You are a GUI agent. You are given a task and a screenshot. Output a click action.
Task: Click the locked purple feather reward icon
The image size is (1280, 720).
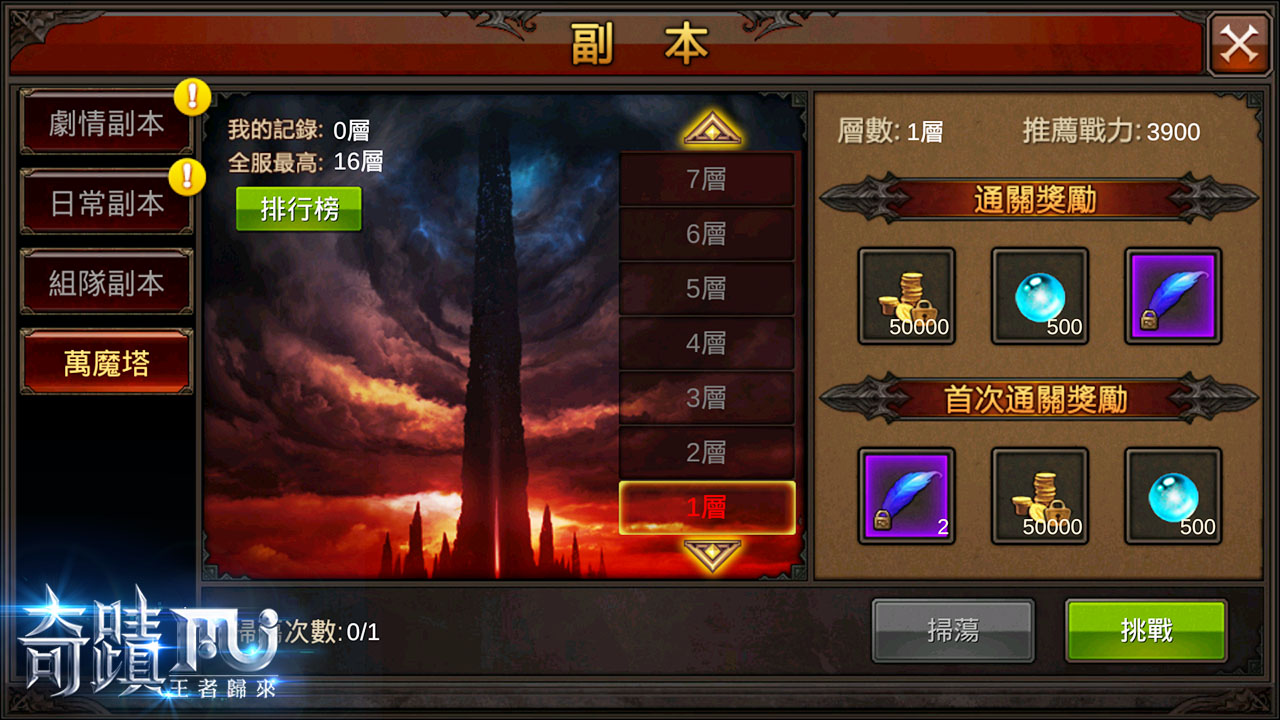click(x=1172, y=296)
